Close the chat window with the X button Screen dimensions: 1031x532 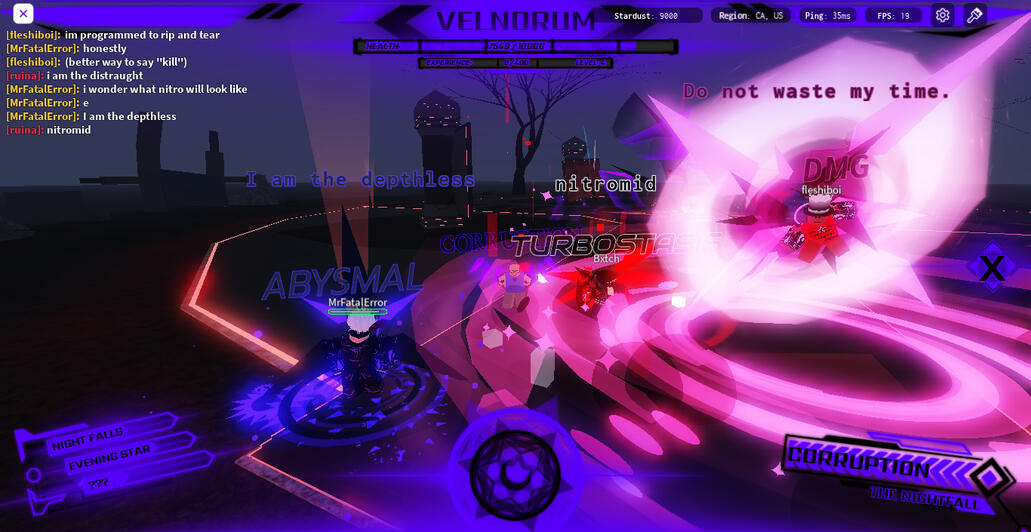click(x=23, y=14)
